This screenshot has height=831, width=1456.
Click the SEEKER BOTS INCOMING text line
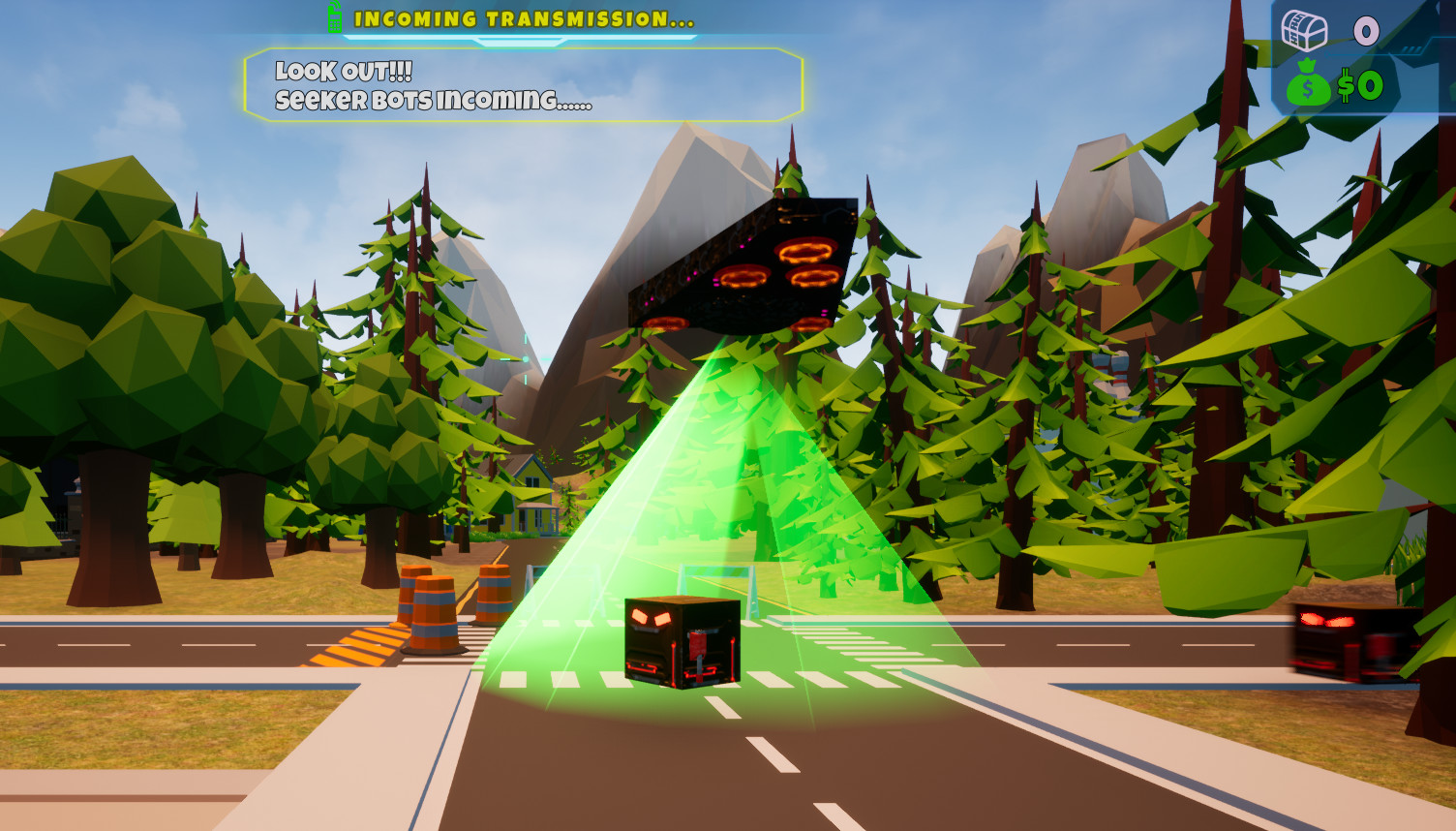pyautogui.click(x=435, y=99)
